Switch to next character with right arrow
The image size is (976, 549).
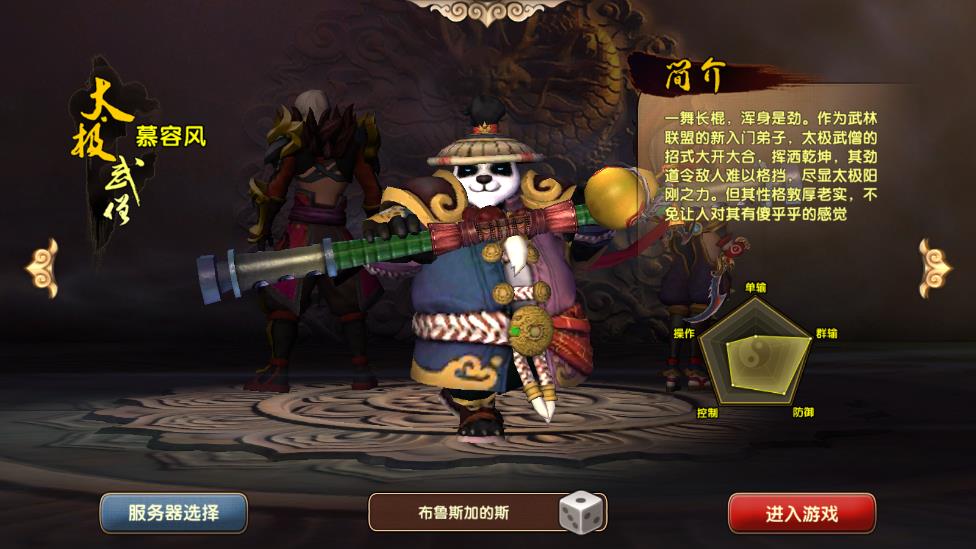click(x=934, y=267)
